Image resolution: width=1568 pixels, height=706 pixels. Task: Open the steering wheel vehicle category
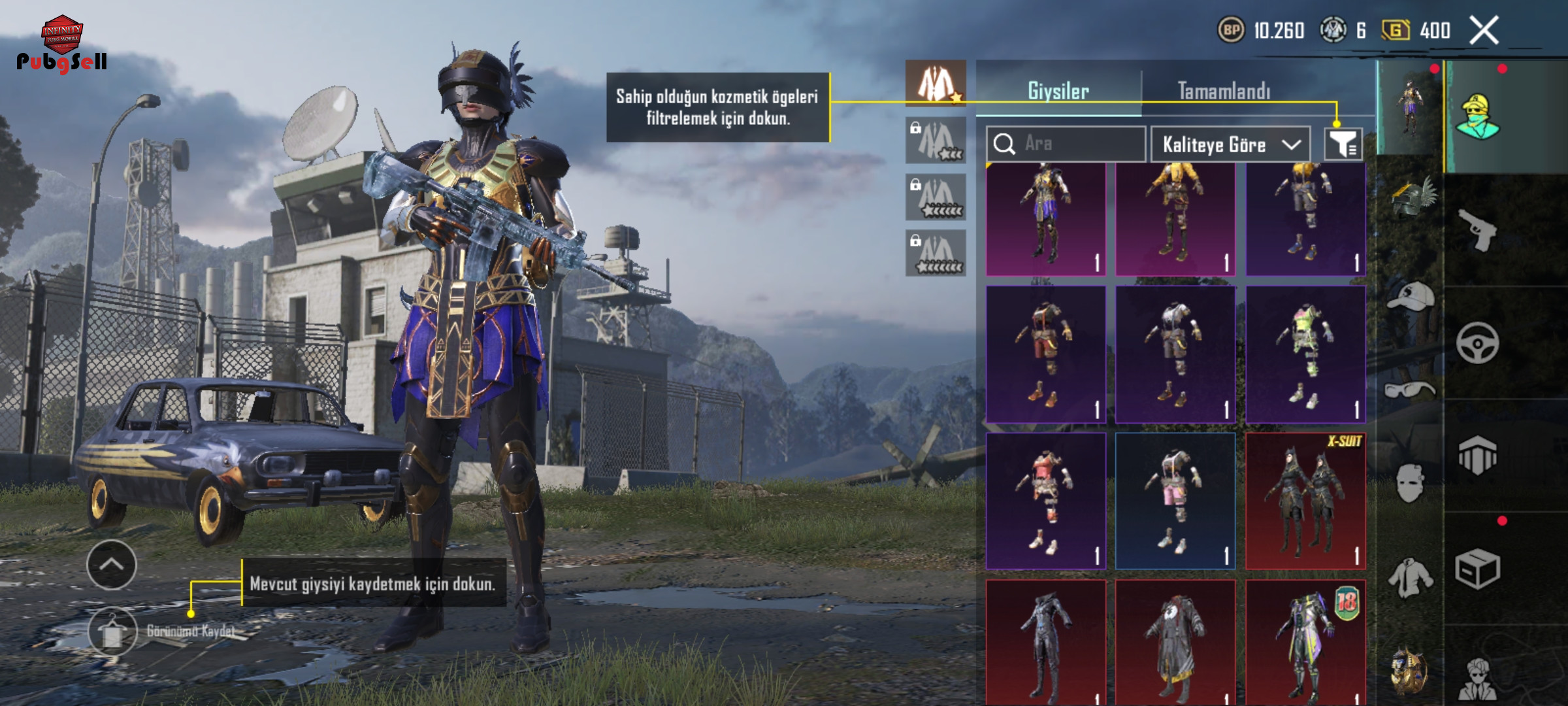click(x=1478, y=343)
